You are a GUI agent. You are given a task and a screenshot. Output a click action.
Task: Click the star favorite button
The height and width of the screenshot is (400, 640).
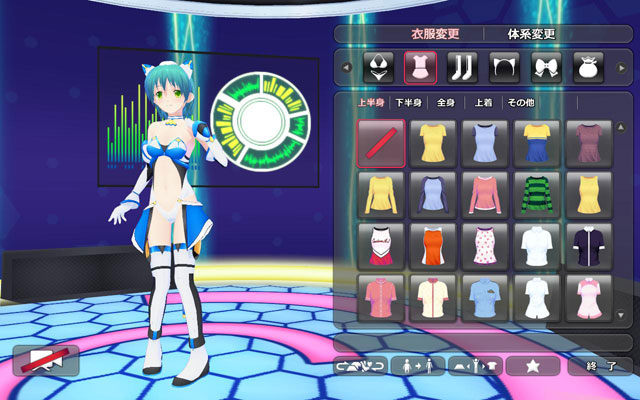pos(532,366)
